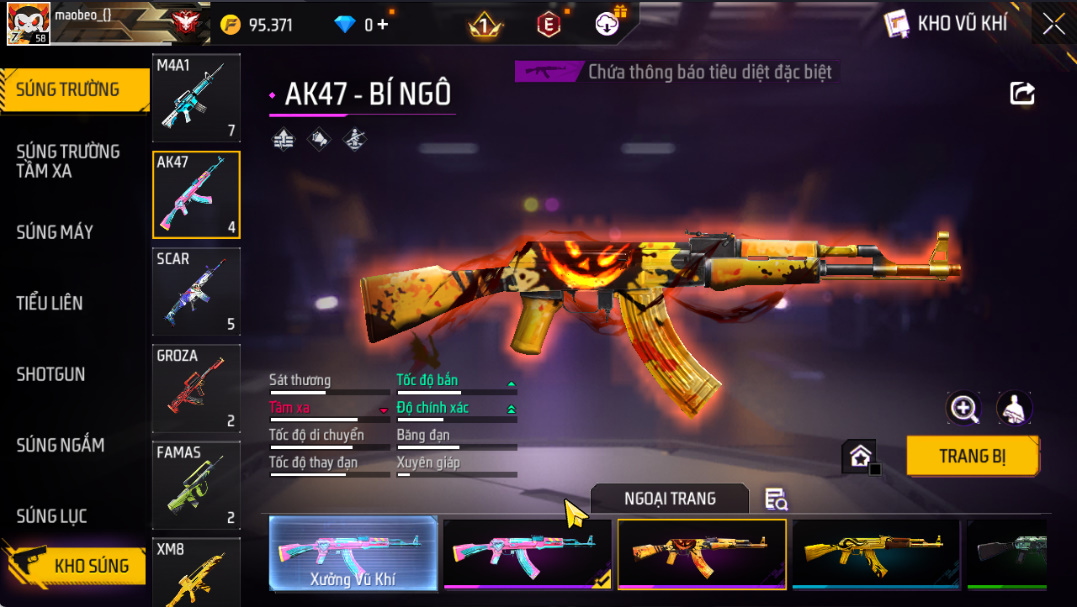Choose the SCAR weapon tile
The width and height of the screenshot is (1077, 607).
click(196, 292)
